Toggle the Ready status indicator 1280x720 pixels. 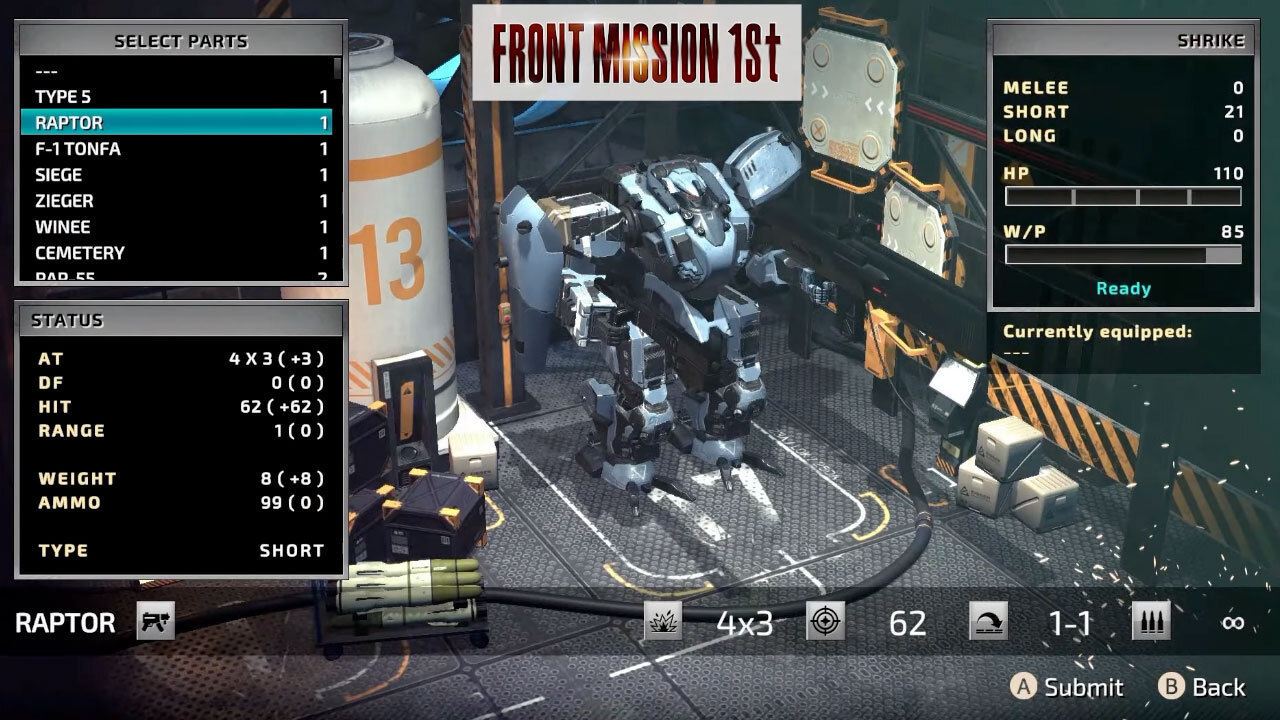coord(1124,289)
